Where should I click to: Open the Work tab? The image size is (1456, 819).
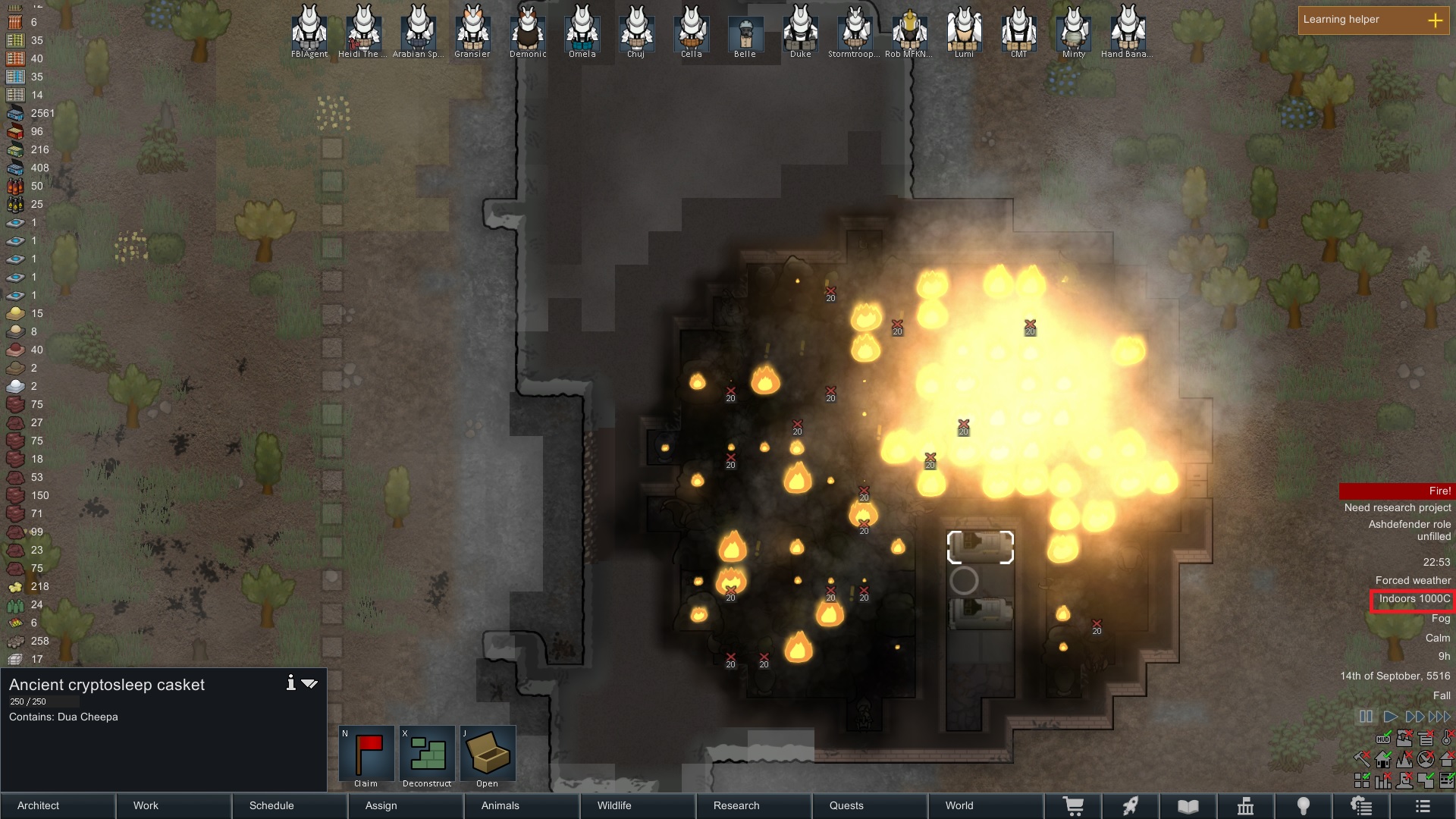pyautogui.click(x=146, y=805)
